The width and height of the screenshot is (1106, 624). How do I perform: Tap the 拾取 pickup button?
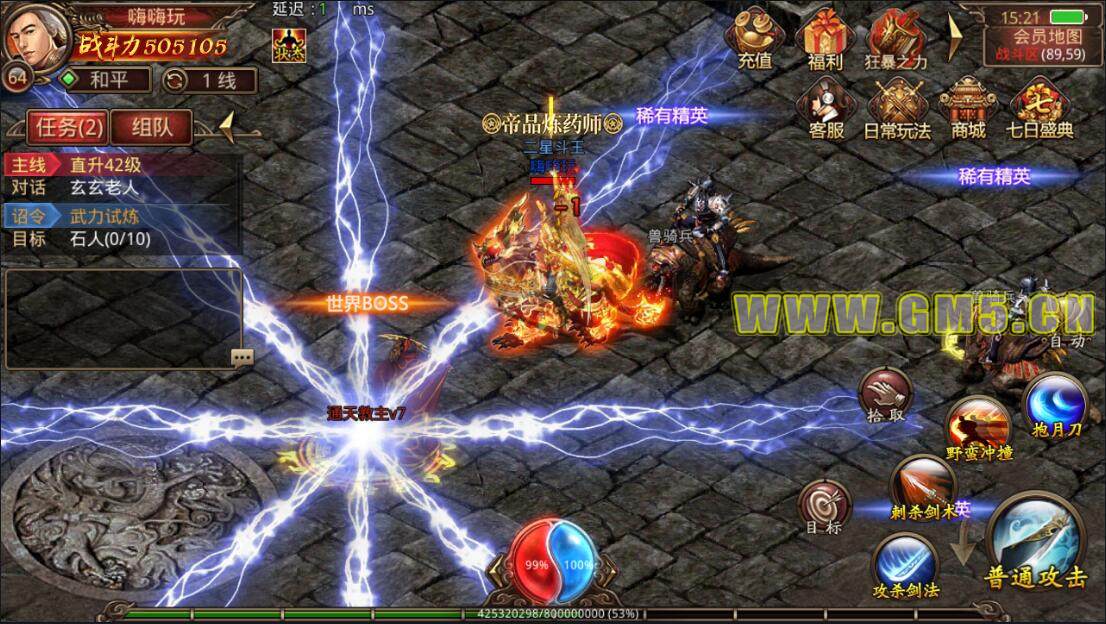tap(886, 393)
